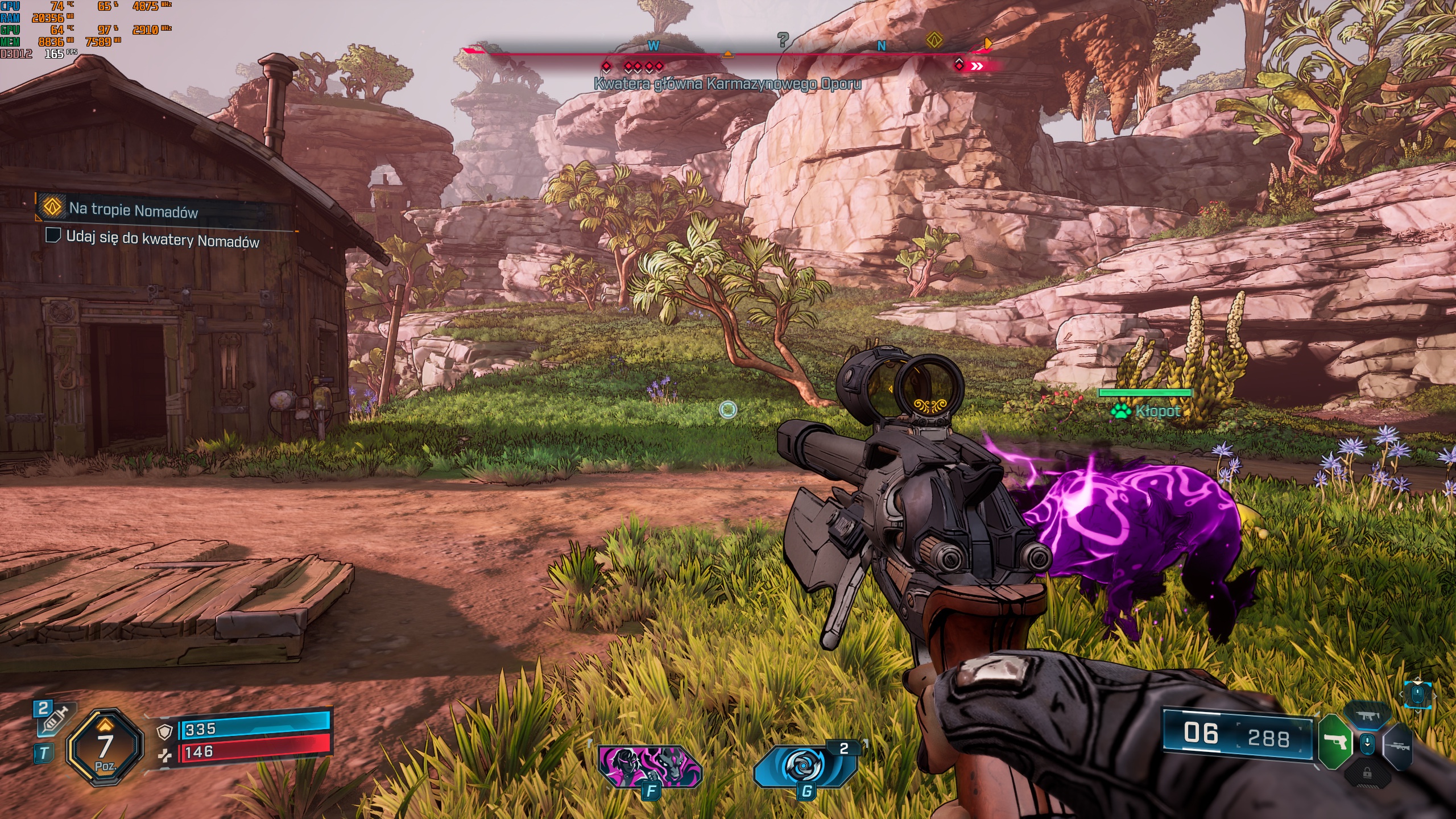Select the 'Udaj się do kwatery Nomadów' objective
This screenshot has width=1456, height=819.
pos(162,239)
